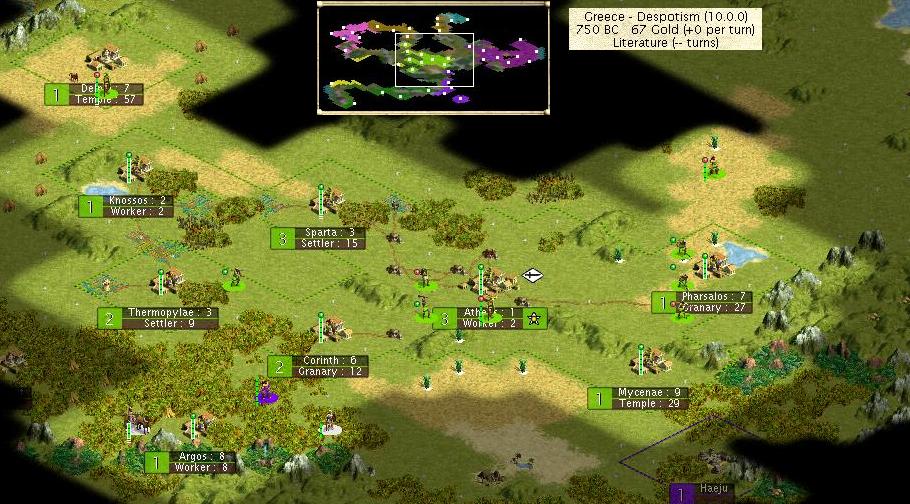Select the Mycenae city label
The width and height of the screenshot is (910, 504).
tap(639, 398)
